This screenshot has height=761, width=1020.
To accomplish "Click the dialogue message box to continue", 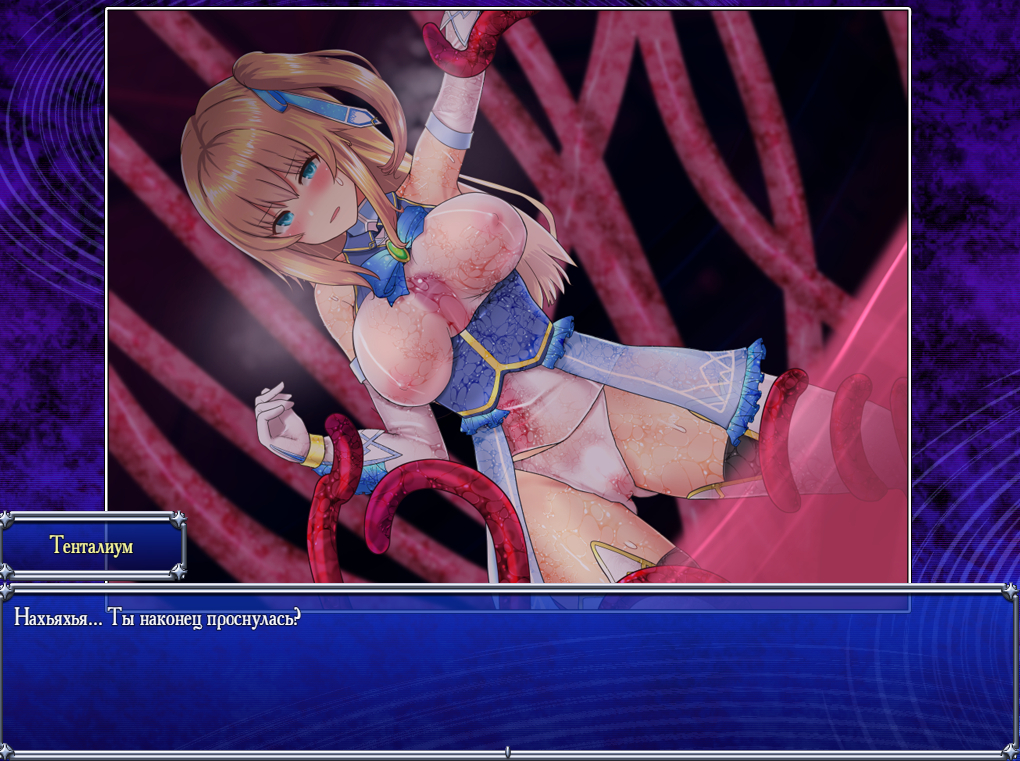I will [x=509, y=671].
